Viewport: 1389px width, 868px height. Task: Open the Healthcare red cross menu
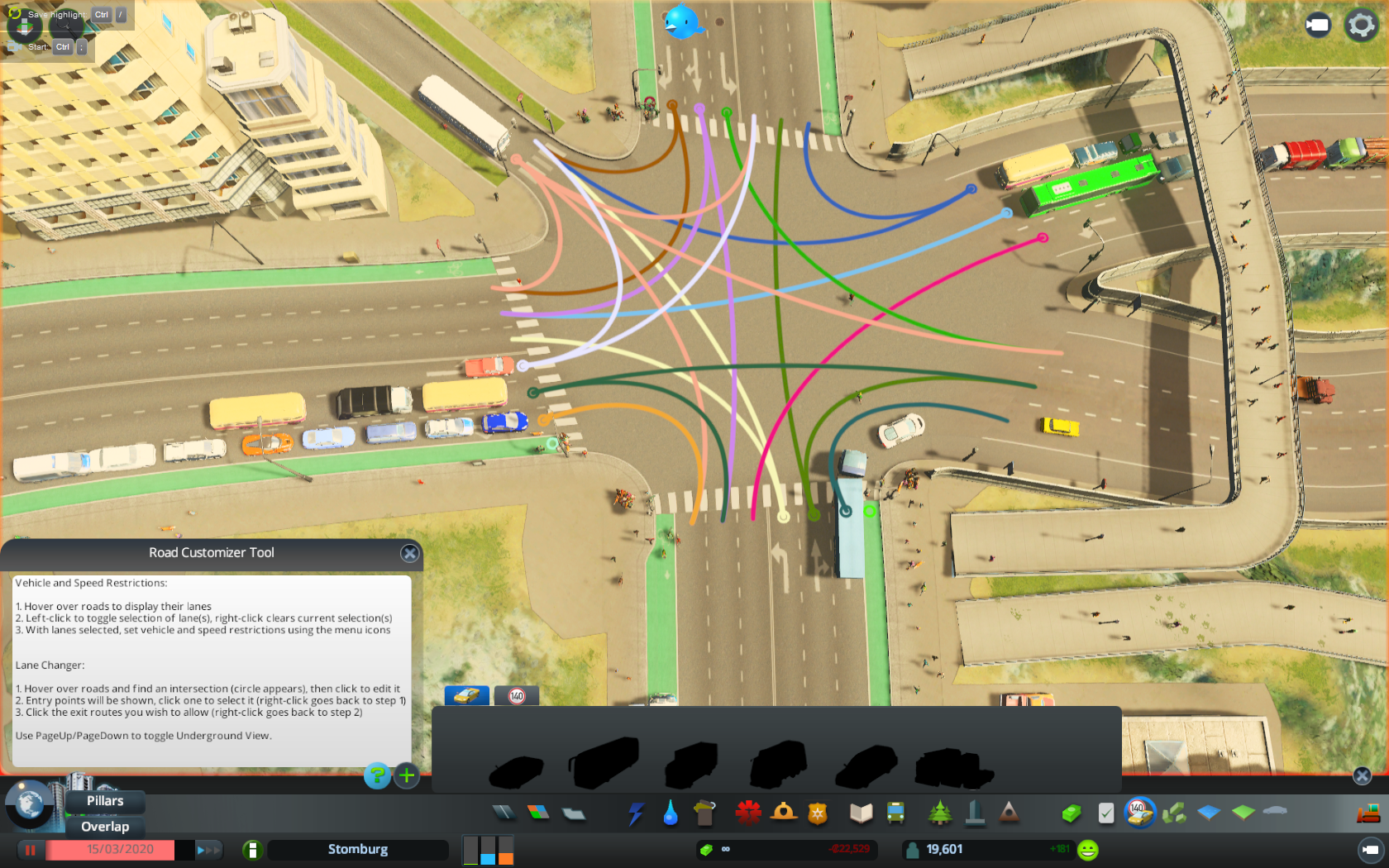point(748,813)
